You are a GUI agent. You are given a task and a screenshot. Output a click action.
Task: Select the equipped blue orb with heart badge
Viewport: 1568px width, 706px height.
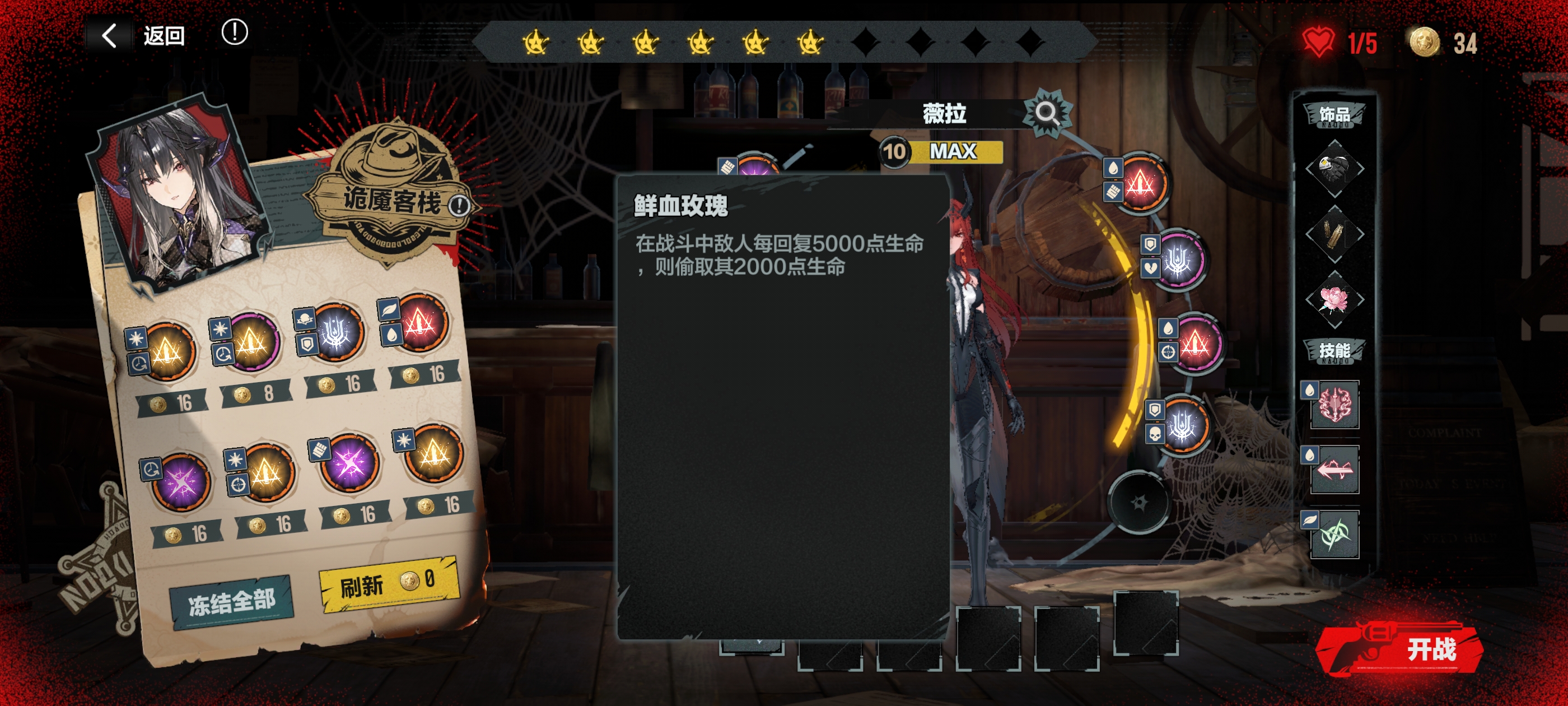(1179, 260)
